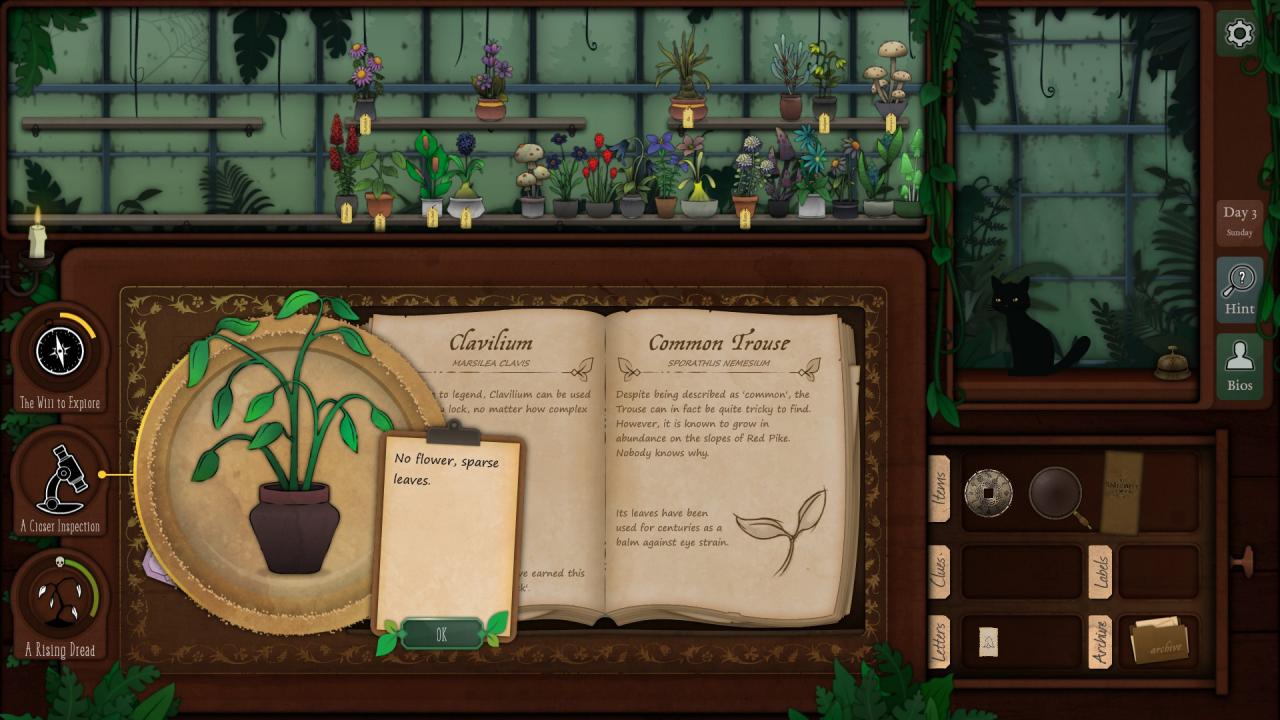Image resolution: width=1280 pixels, height=720 pixels.
Task: Click the Day 3 Sunday calendar
Action: pyautogui.click(x=1239, y=221)
